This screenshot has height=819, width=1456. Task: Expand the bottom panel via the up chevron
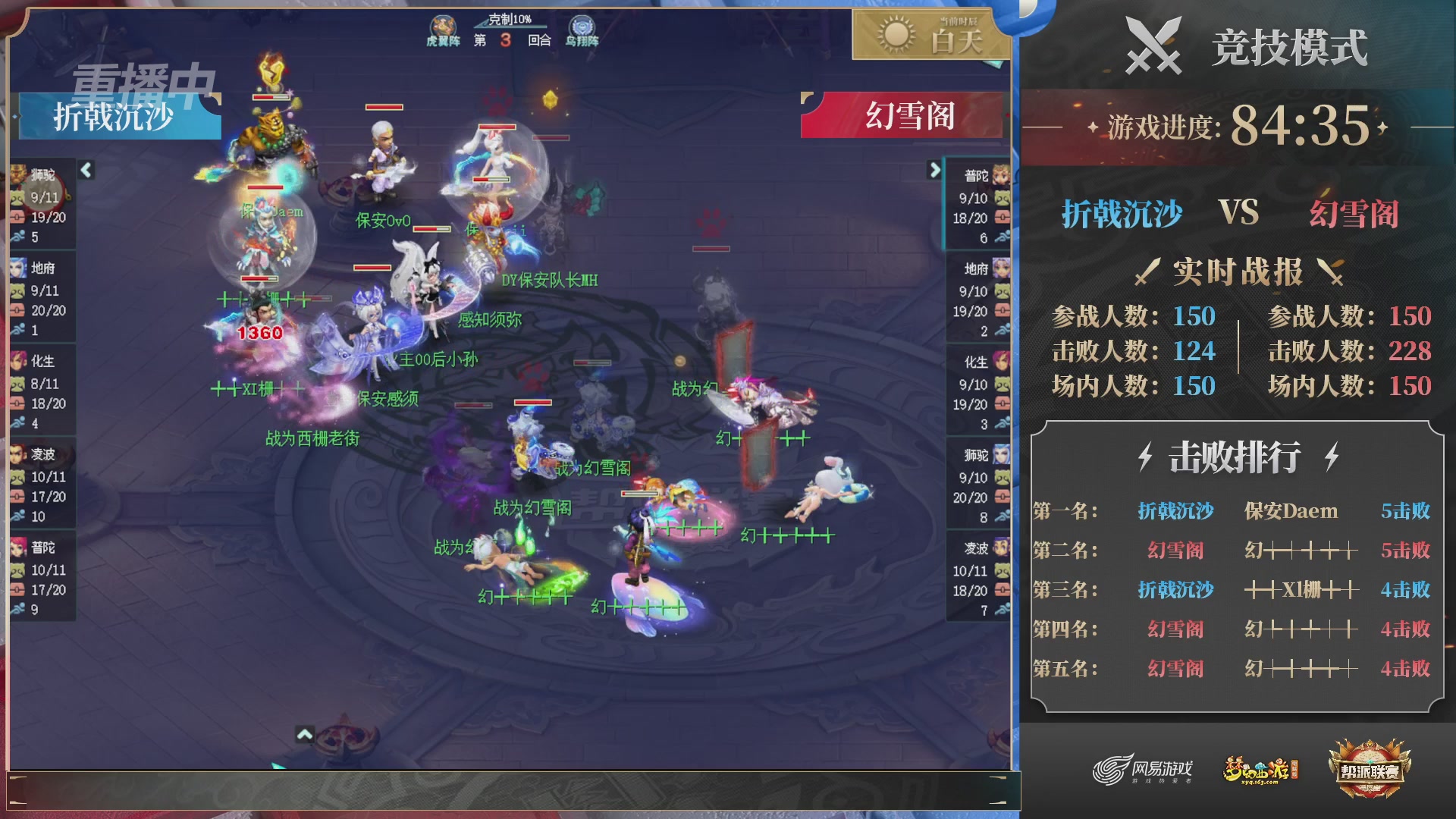click(x=306, y=734)
